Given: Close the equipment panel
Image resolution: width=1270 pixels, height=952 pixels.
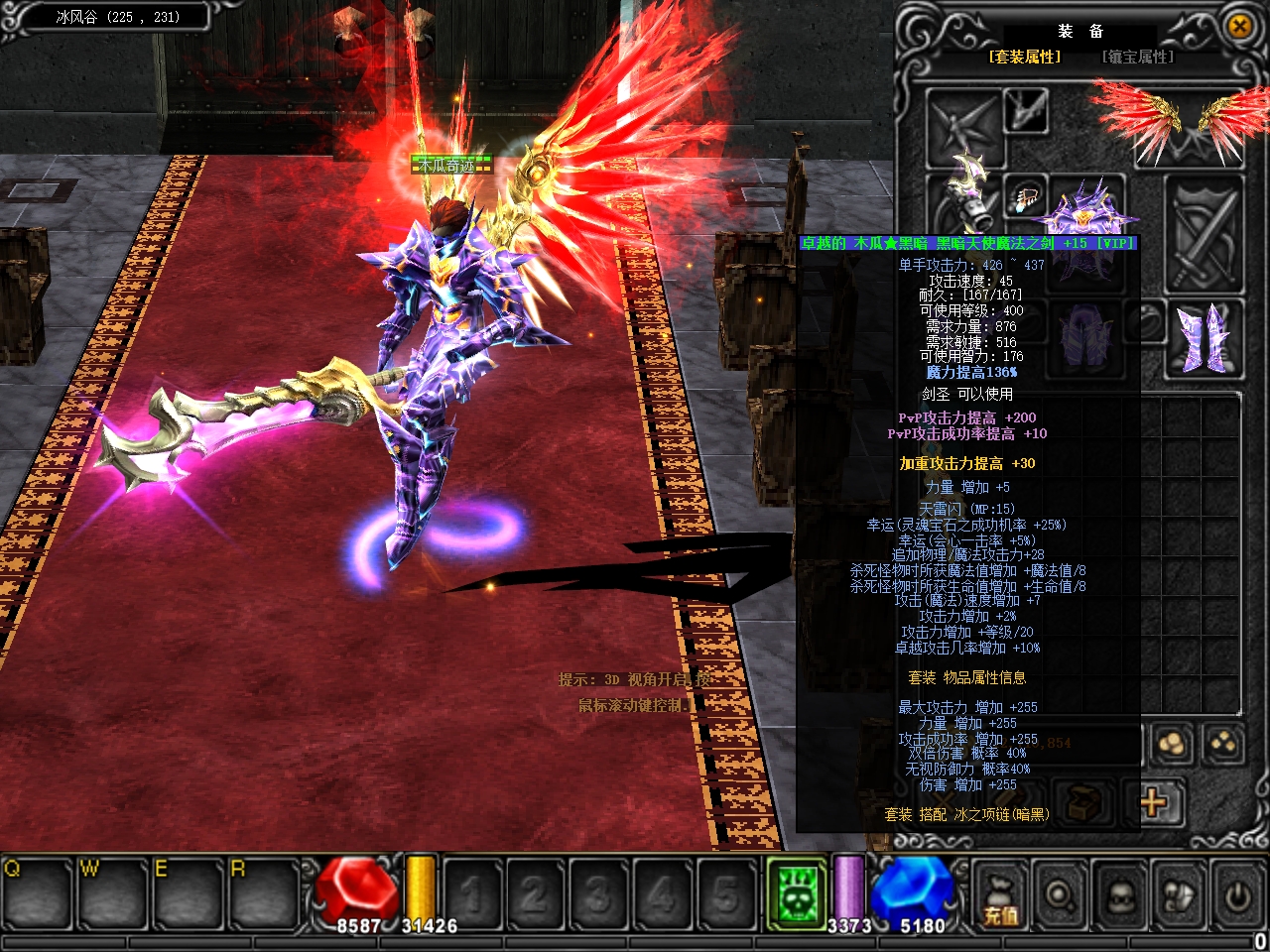Looking at the screenshot, I should [1239, 27].
